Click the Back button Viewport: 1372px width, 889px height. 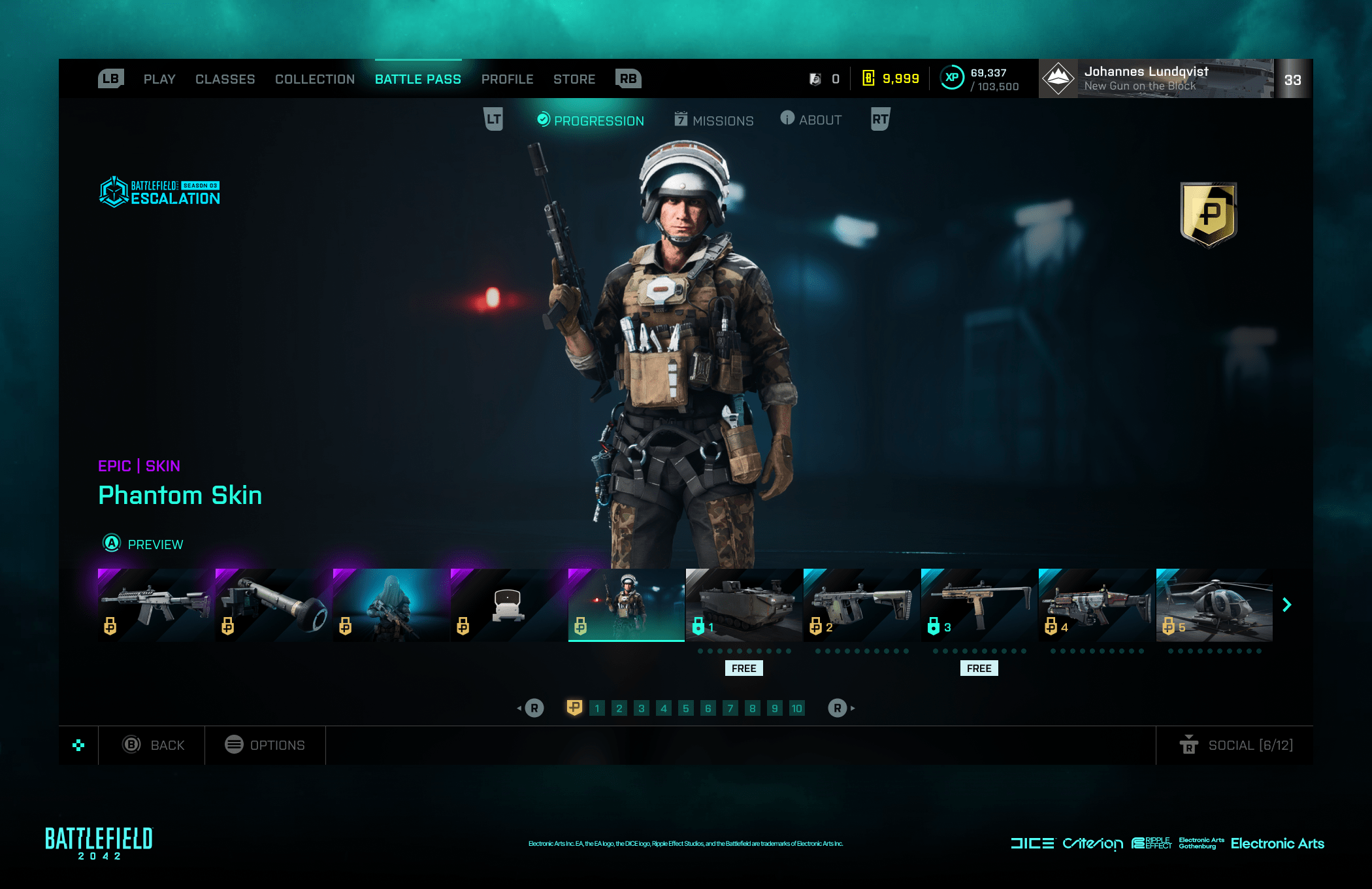[154, 745]
